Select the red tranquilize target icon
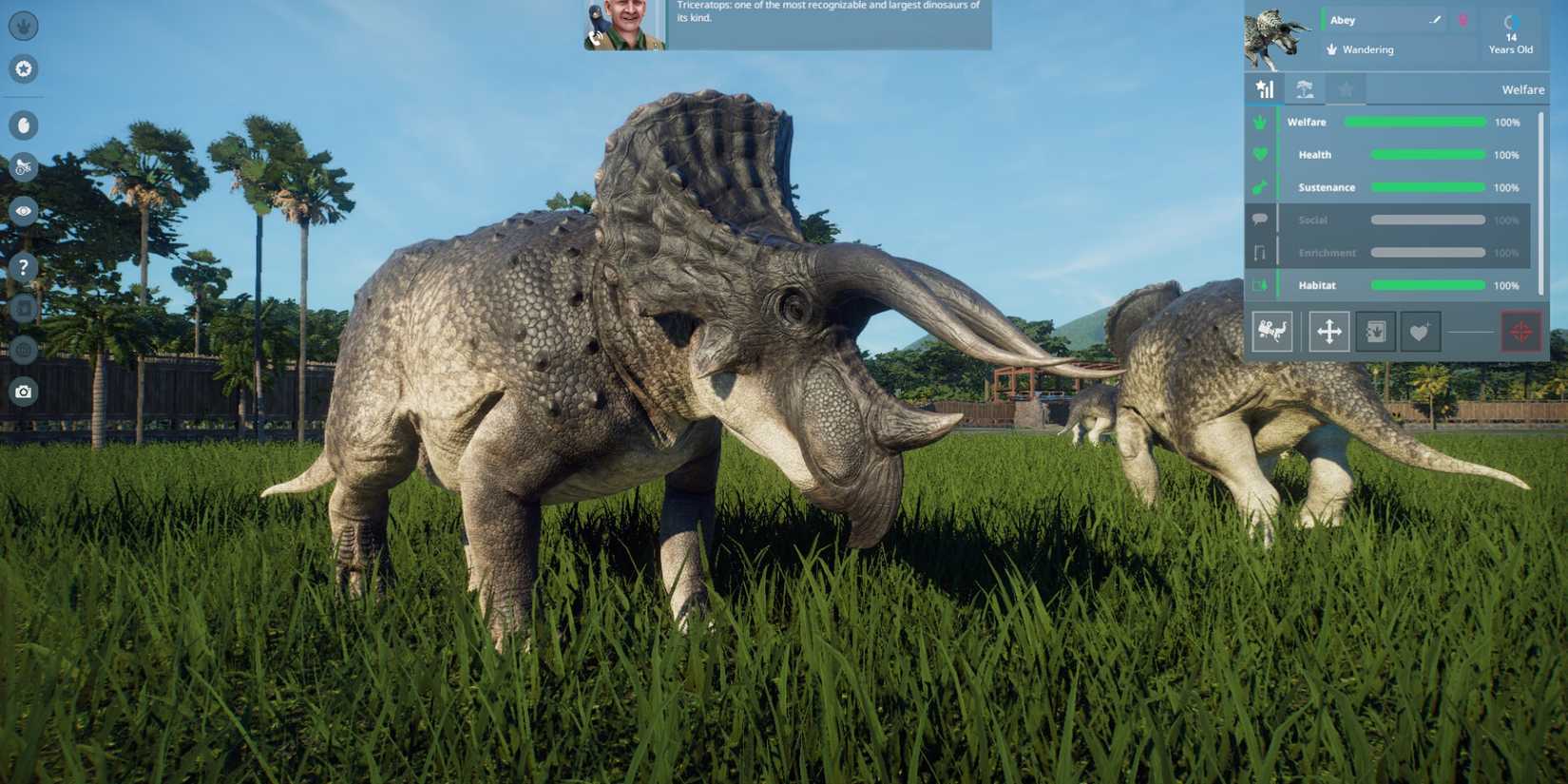1568x784 pixels. [x=1521, y=331]
